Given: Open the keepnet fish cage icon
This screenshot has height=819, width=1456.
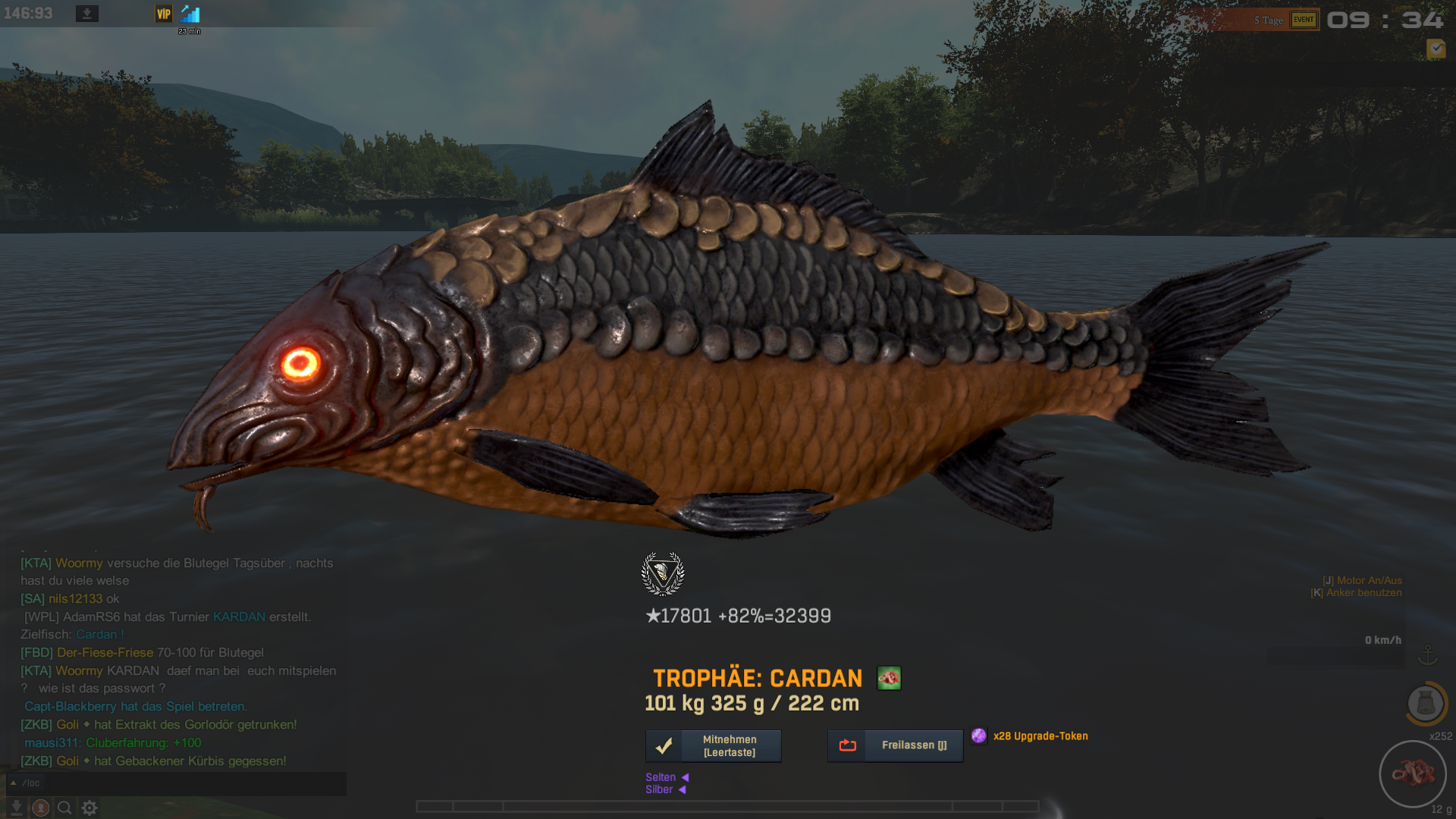Looking at the screenshot, I should pyautogui.click(x=1426, y=703).
